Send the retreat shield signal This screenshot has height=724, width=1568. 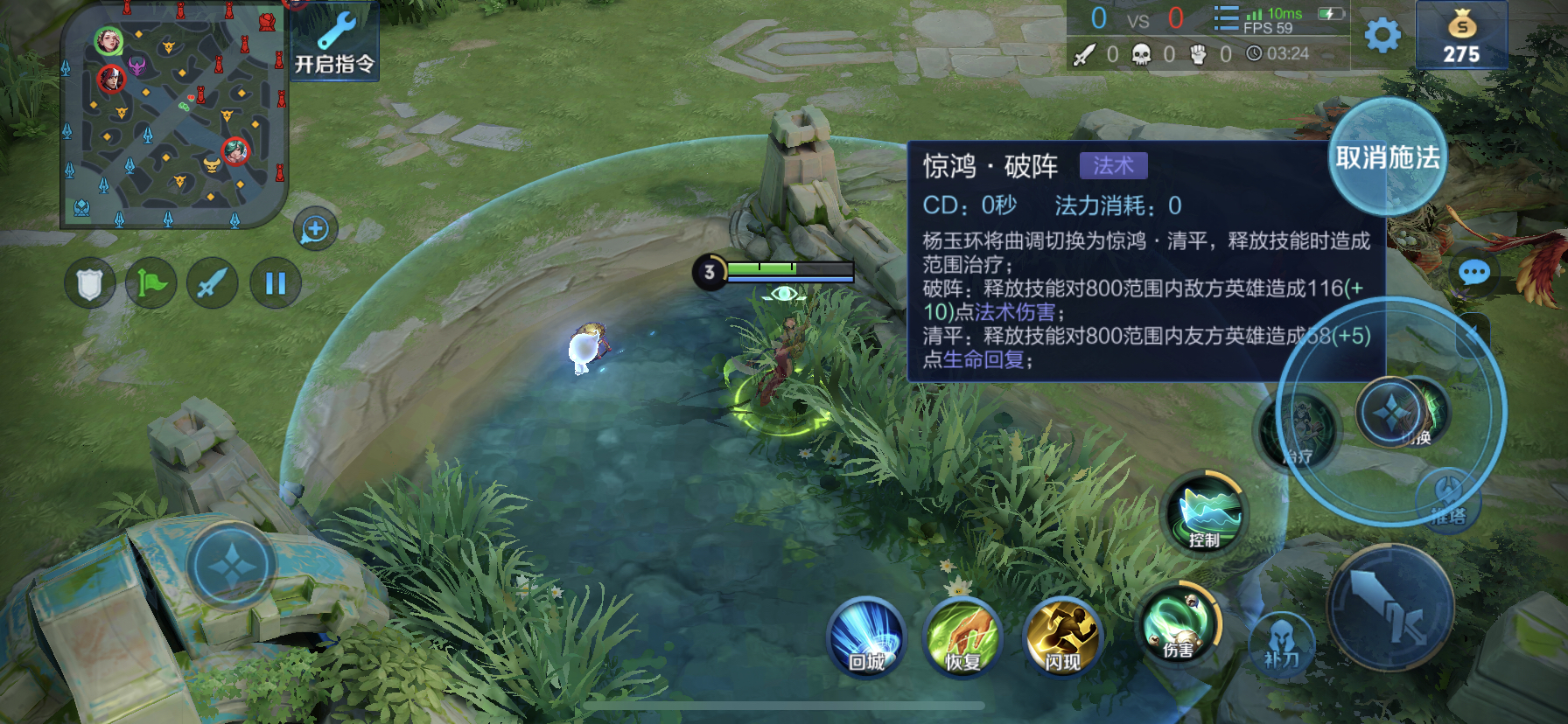[88, 284]
